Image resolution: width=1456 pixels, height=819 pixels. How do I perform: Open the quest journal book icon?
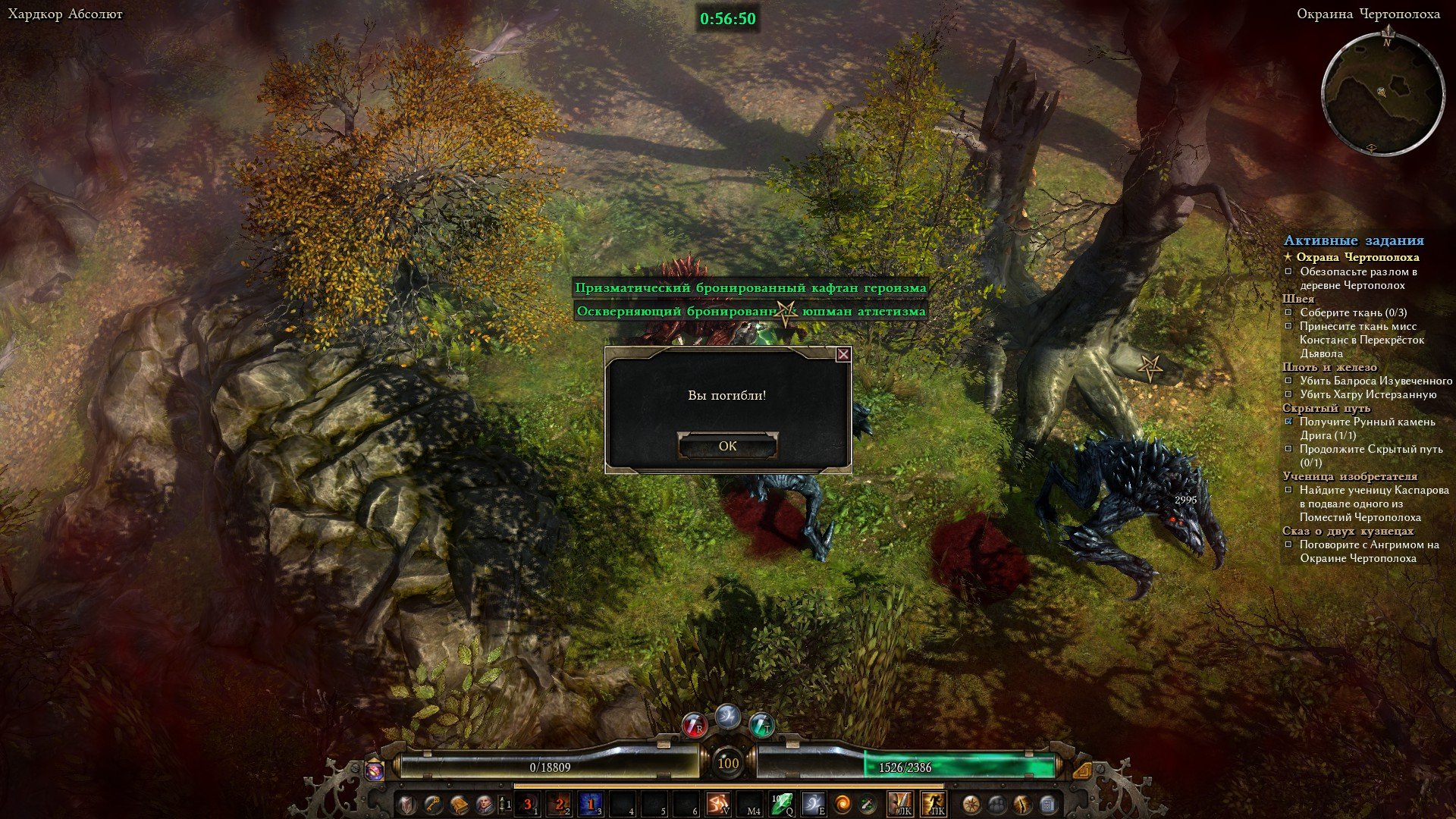[459, 804]
